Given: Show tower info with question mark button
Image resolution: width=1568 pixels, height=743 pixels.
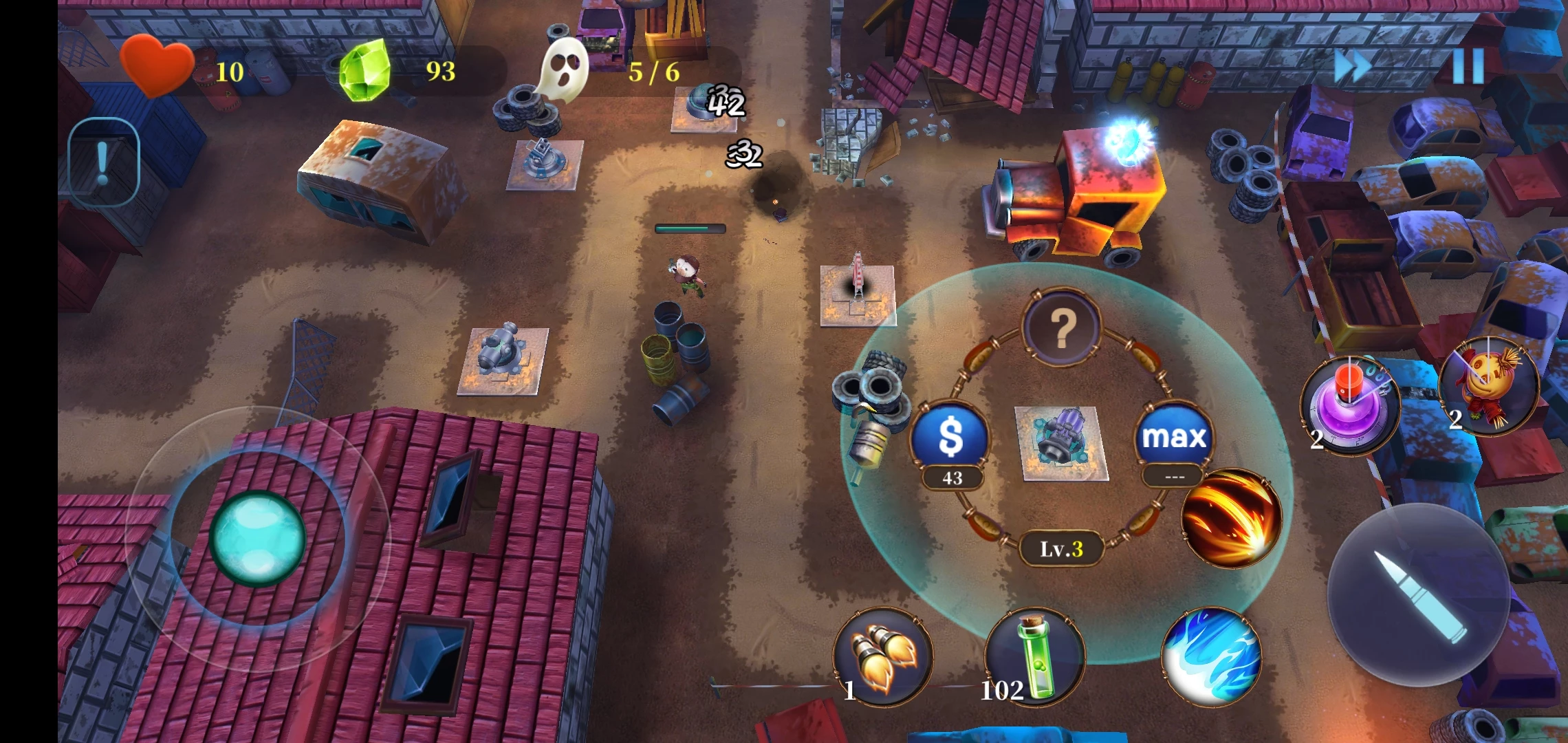Looking at the screenshot, I should point(1062,327).
